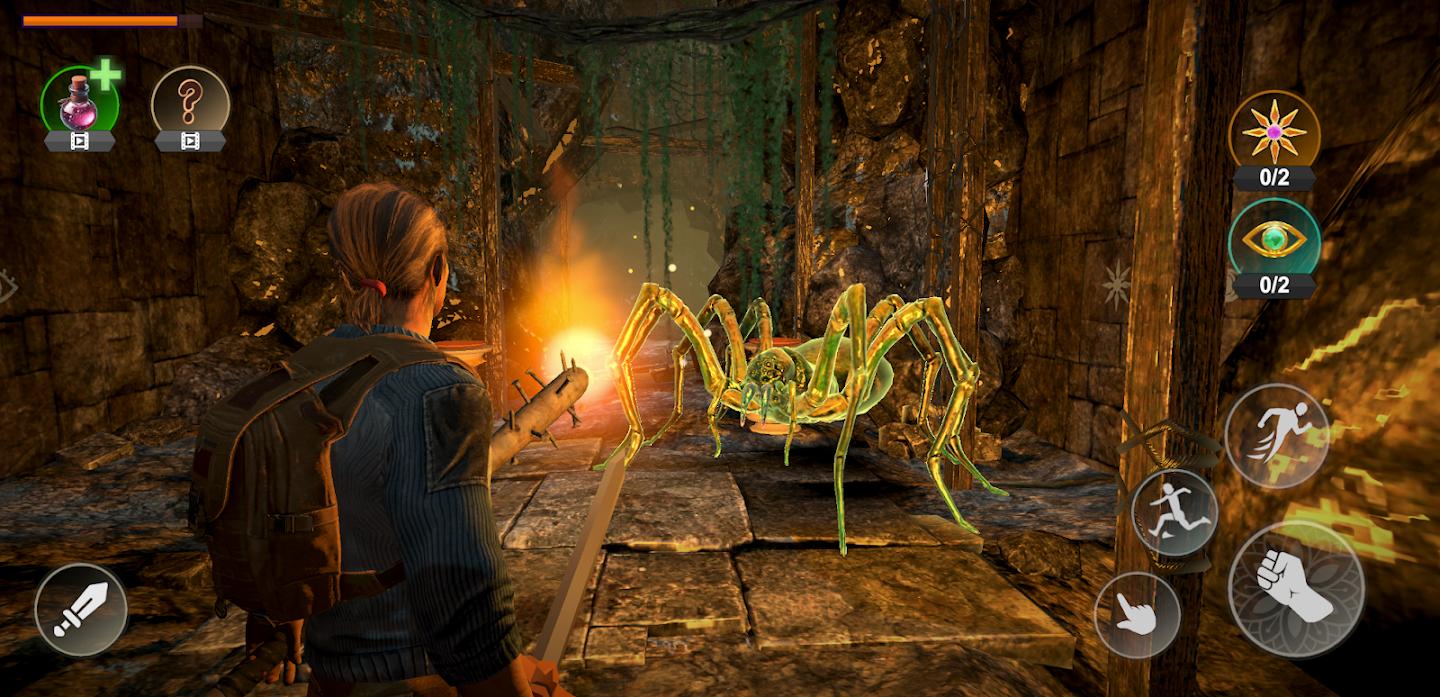The width and height of the screenshot is (1440, 697).
Task: Activate the orange star ability
Action: (1273, 131)
